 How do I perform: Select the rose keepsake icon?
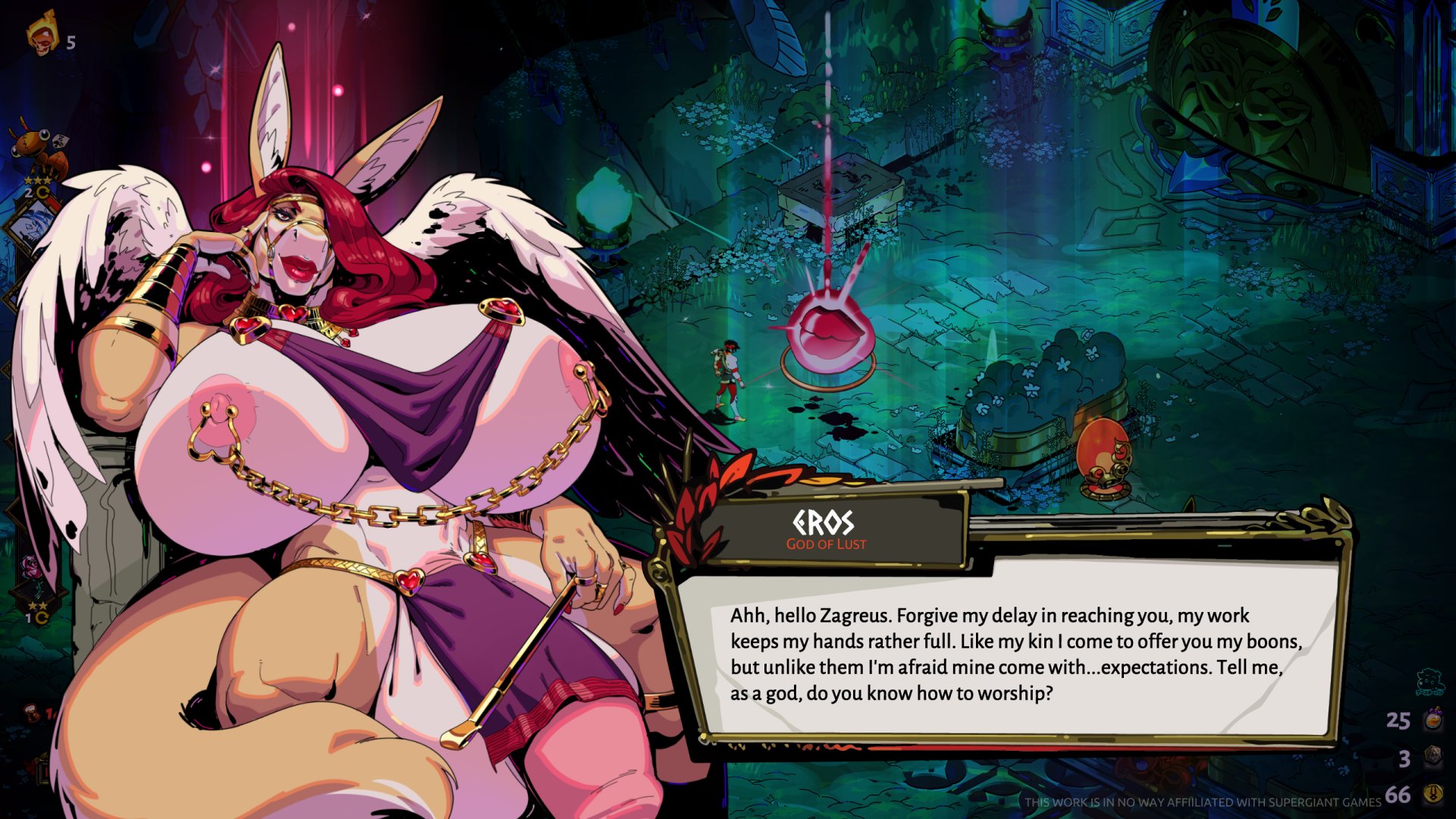(32, 567)
